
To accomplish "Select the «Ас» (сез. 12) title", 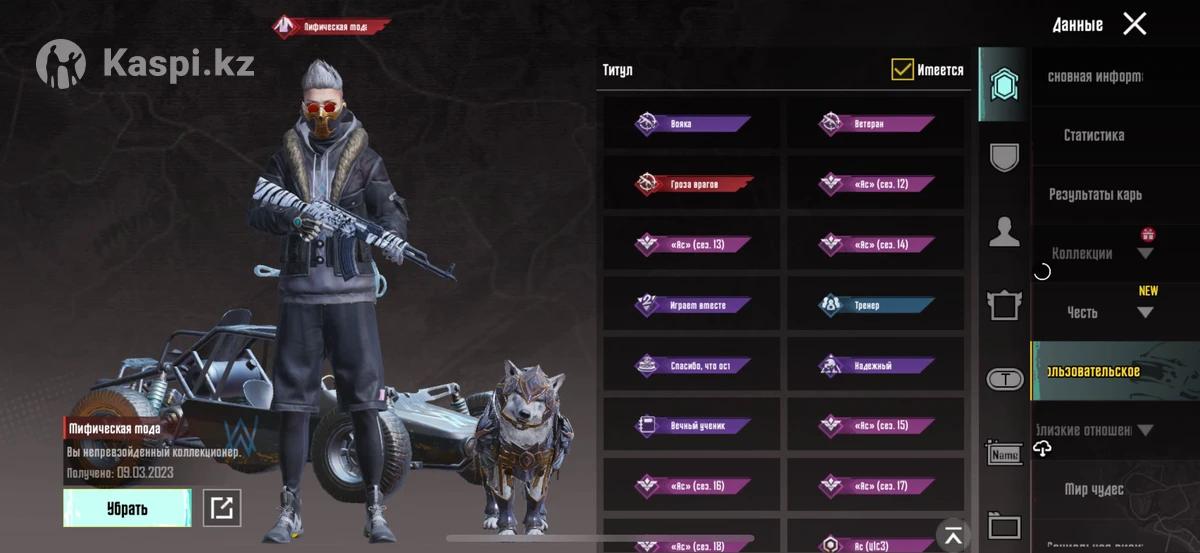I will (x=876, y=184).
